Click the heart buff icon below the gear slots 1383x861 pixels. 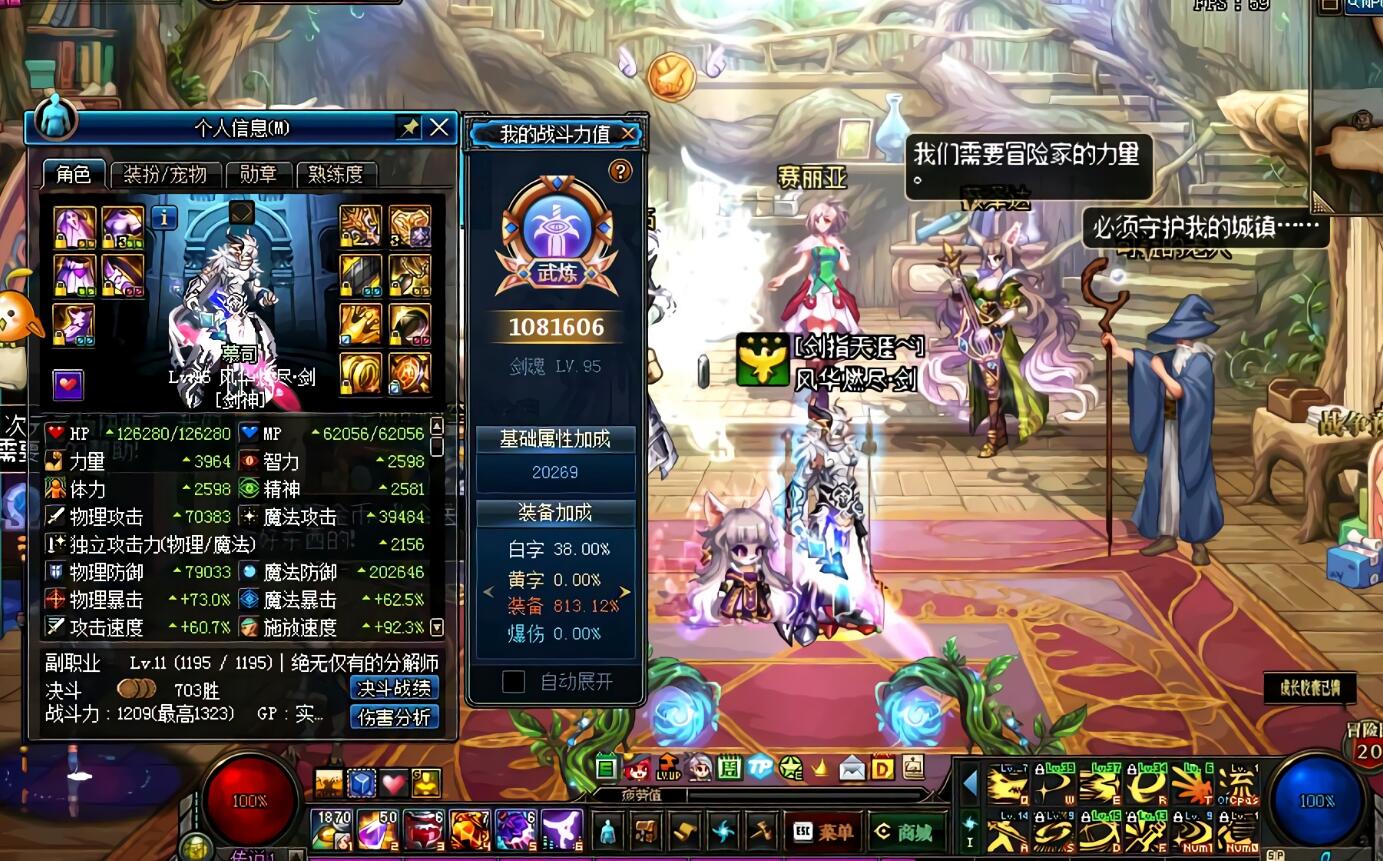[x=68, y=385]
